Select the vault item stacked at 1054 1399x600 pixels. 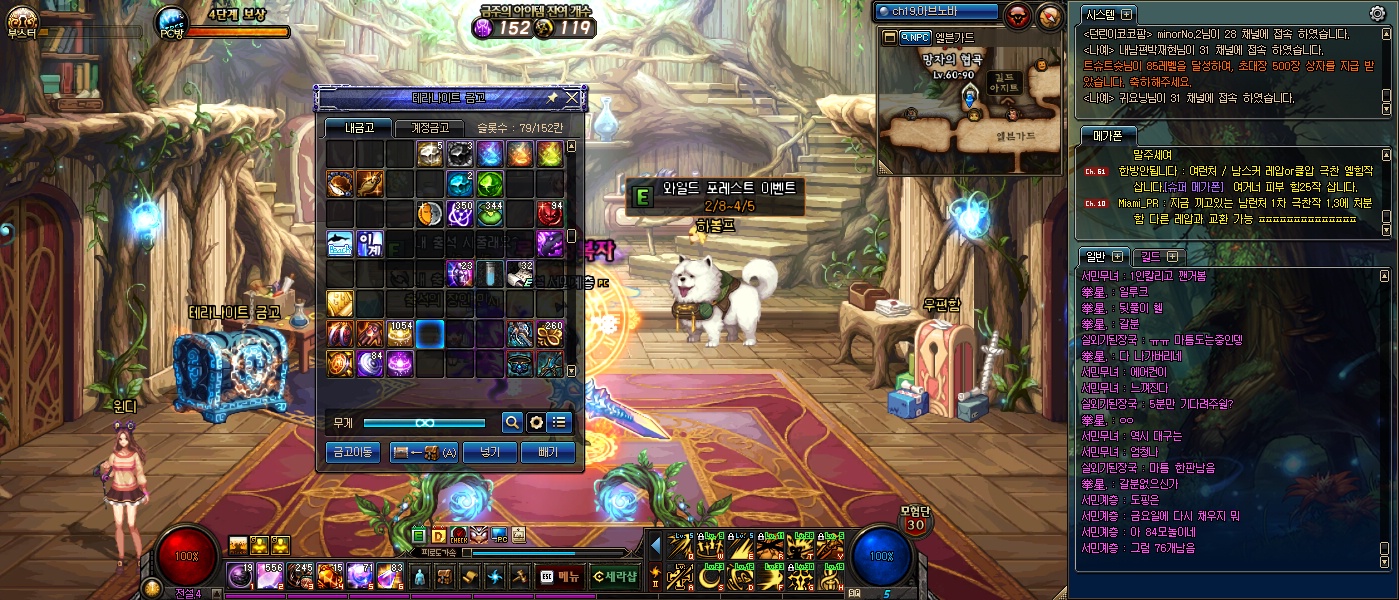click(x=400, y=334)
